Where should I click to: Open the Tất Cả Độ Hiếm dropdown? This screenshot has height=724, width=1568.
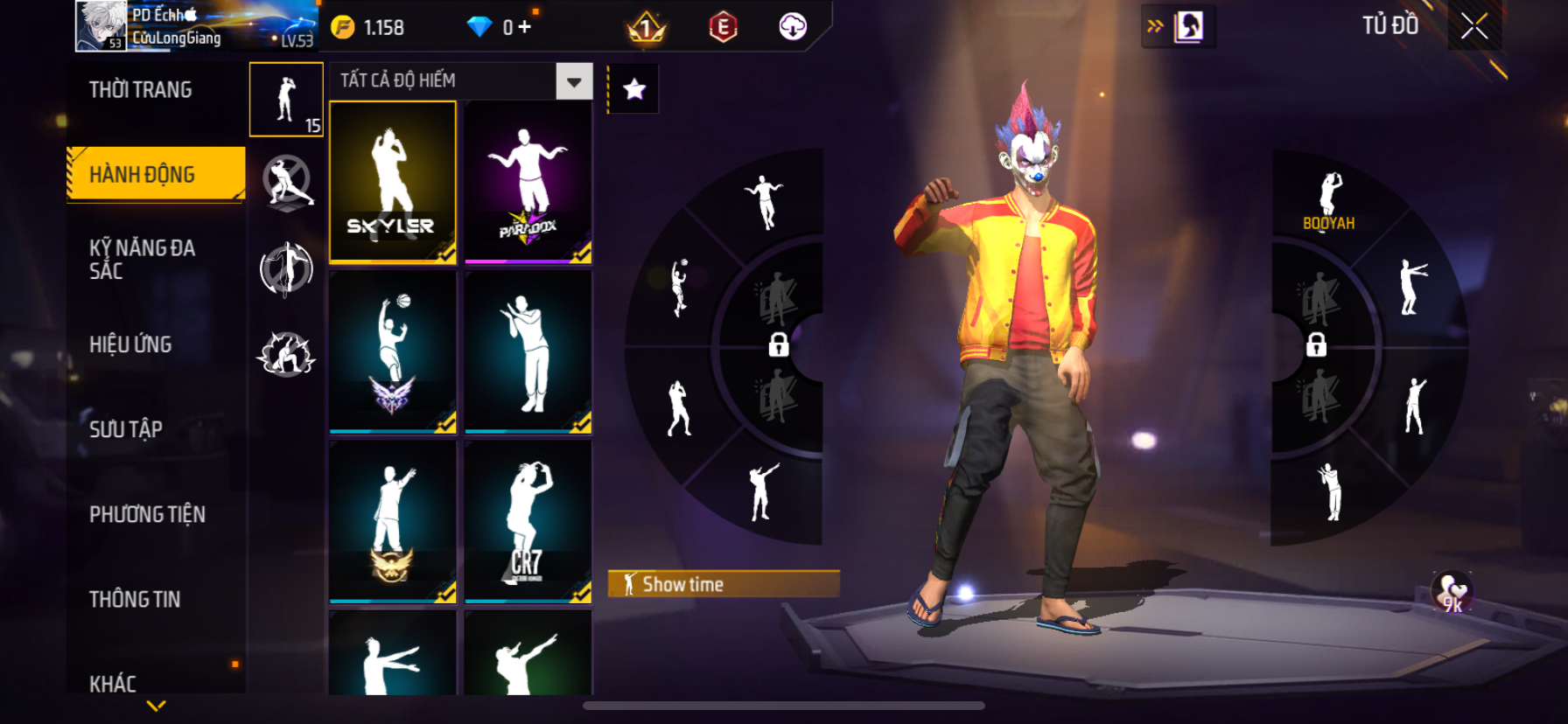pyautogui.click(x=574, y=81)
